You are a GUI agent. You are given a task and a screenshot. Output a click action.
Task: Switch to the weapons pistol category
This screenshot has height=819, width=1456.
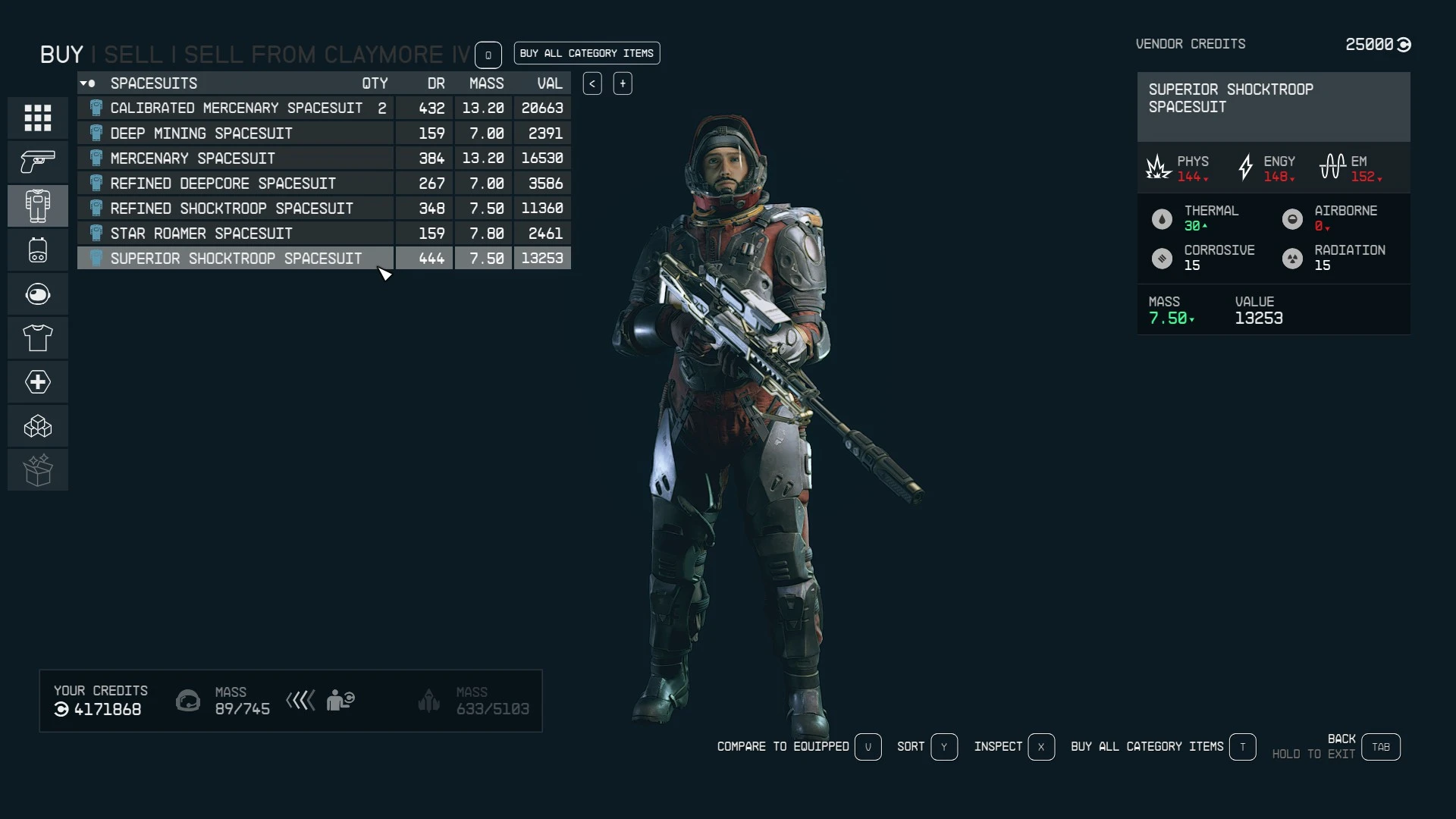click(38, 162)
